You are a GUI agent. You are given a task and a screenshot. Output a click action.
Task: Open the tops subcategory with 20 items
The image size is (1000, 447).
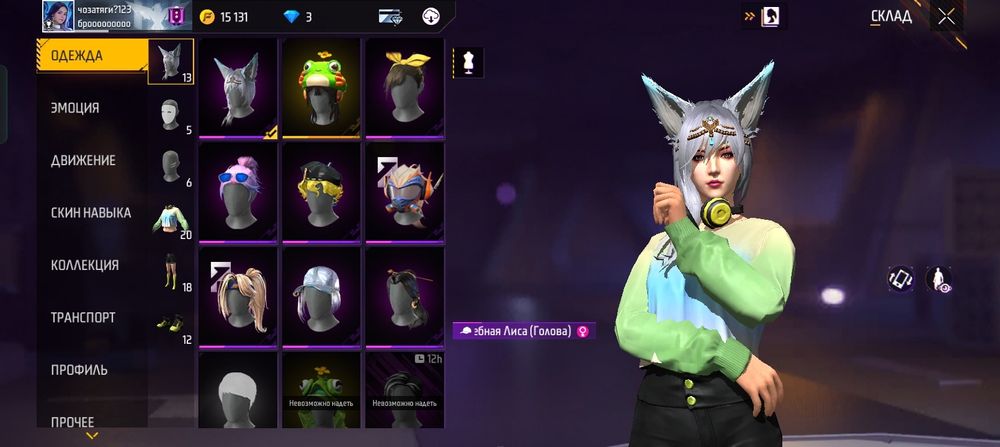pyautogui.click(x=171, y=218)
